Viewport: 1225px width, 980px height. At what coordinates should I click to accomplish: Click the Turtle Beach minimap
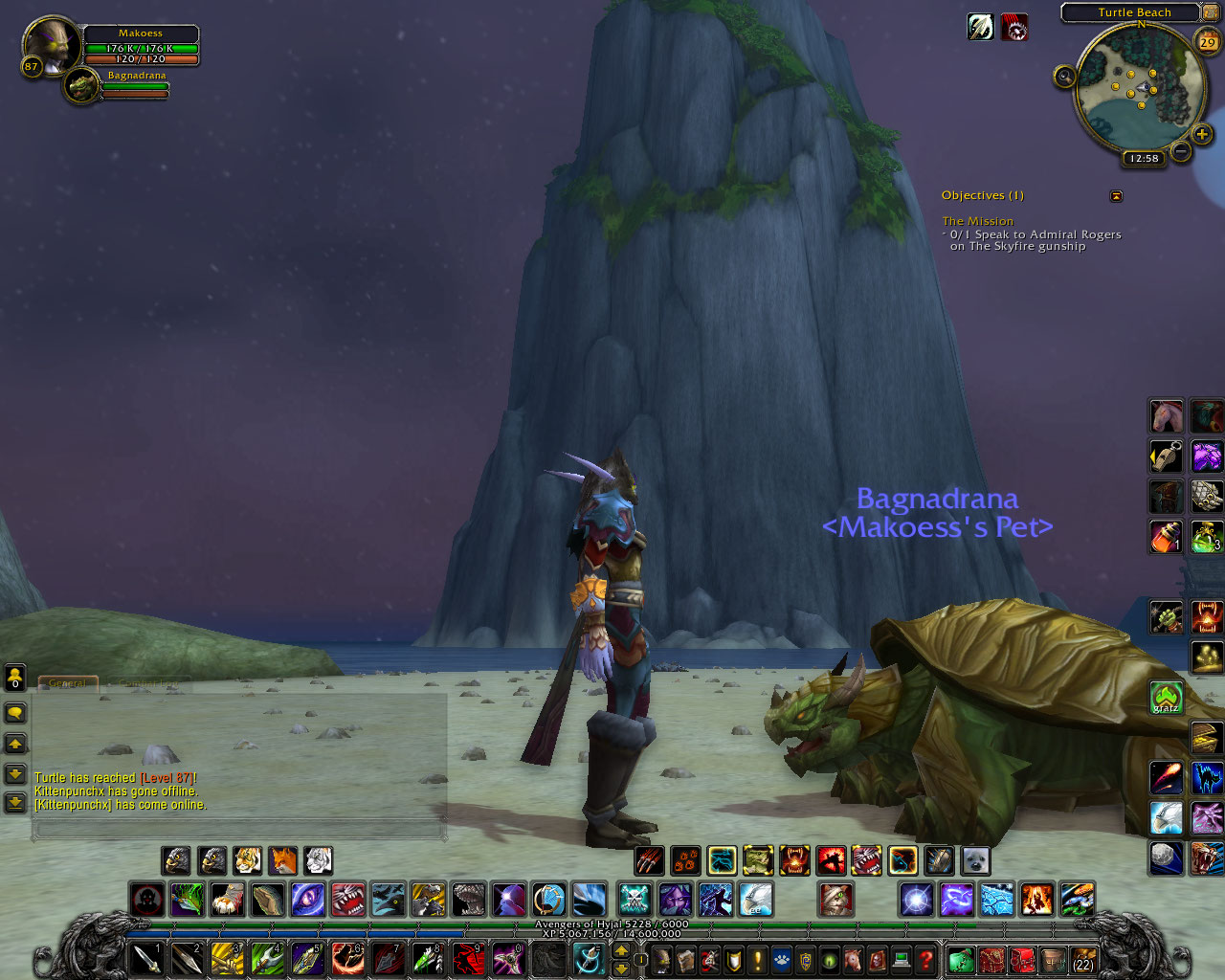(1137, 89)
